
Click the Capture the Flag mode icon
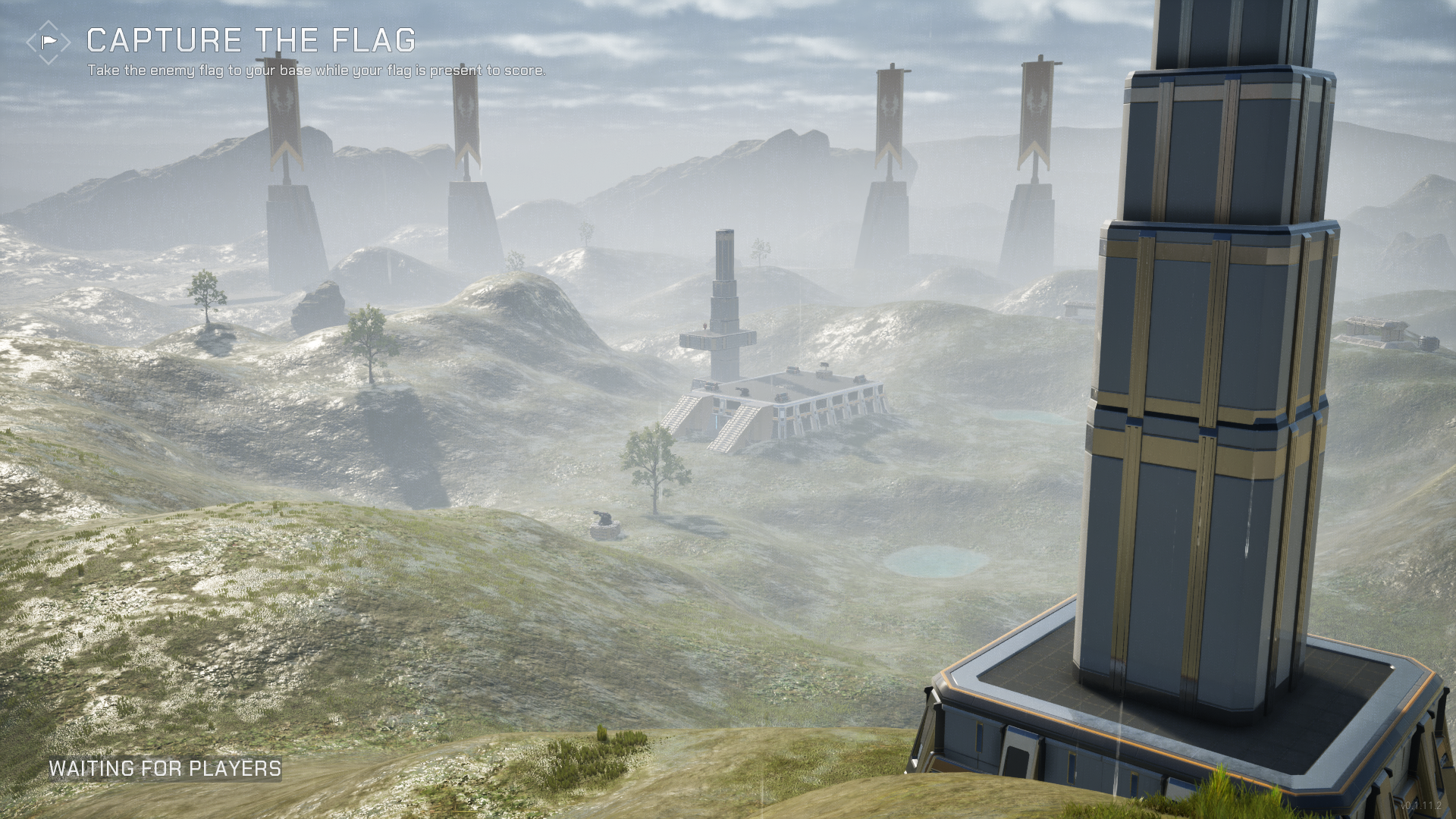49,42
